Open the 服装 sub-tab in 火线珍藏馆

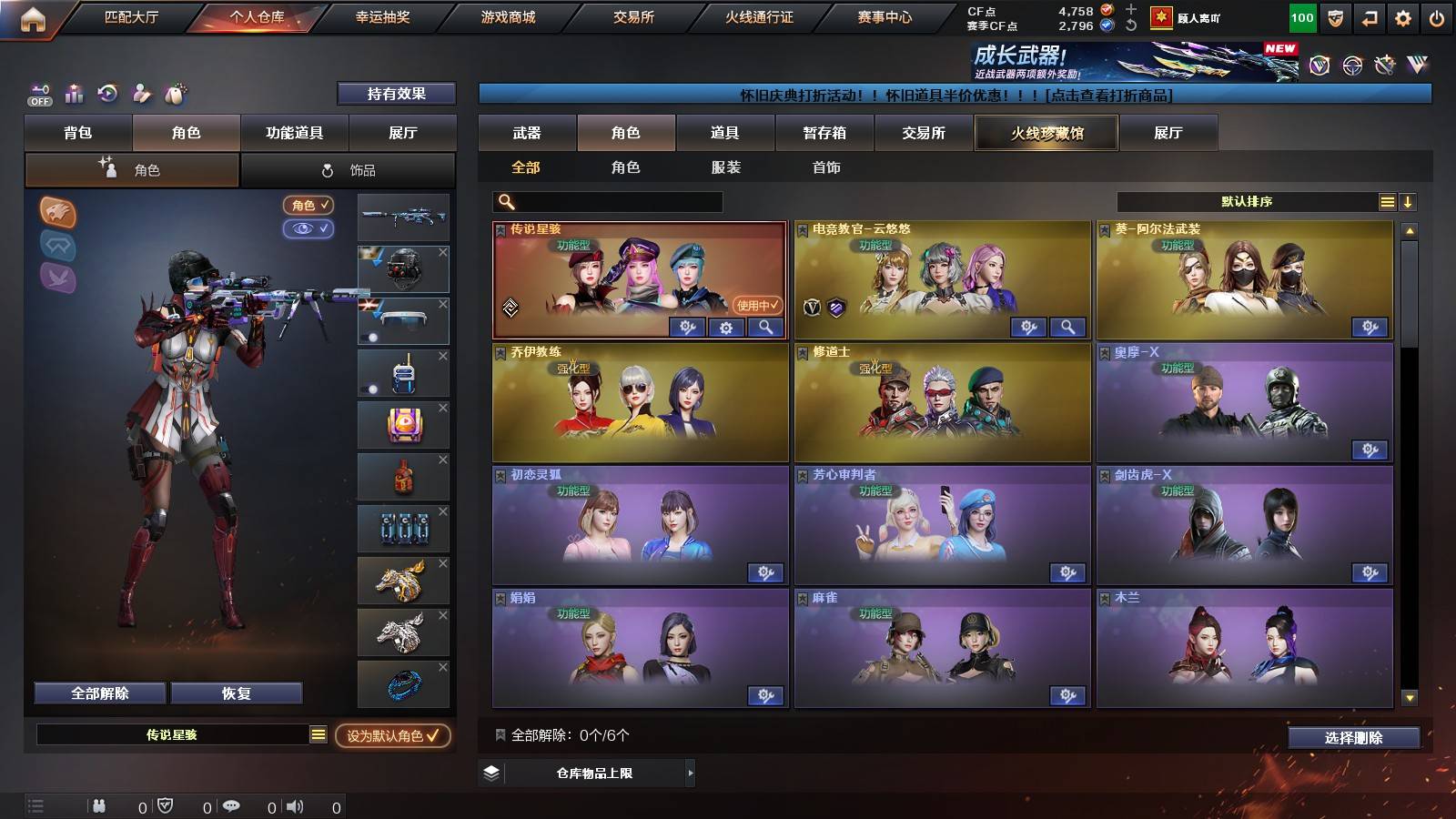pos(725,167)
